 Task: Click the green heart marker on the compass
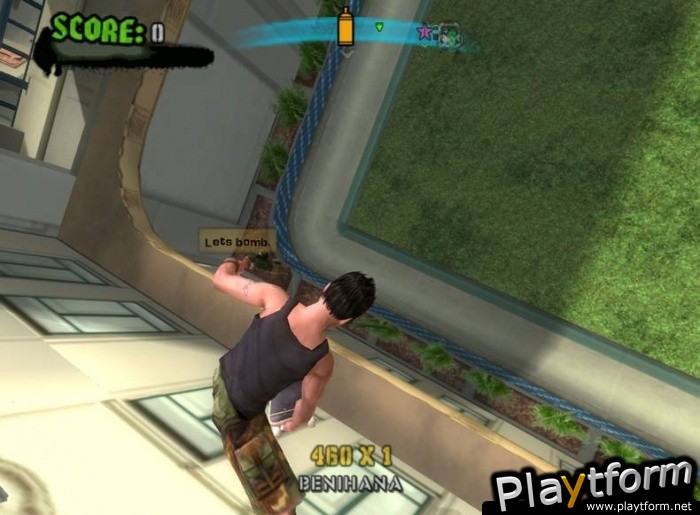(x=380, y=27)
